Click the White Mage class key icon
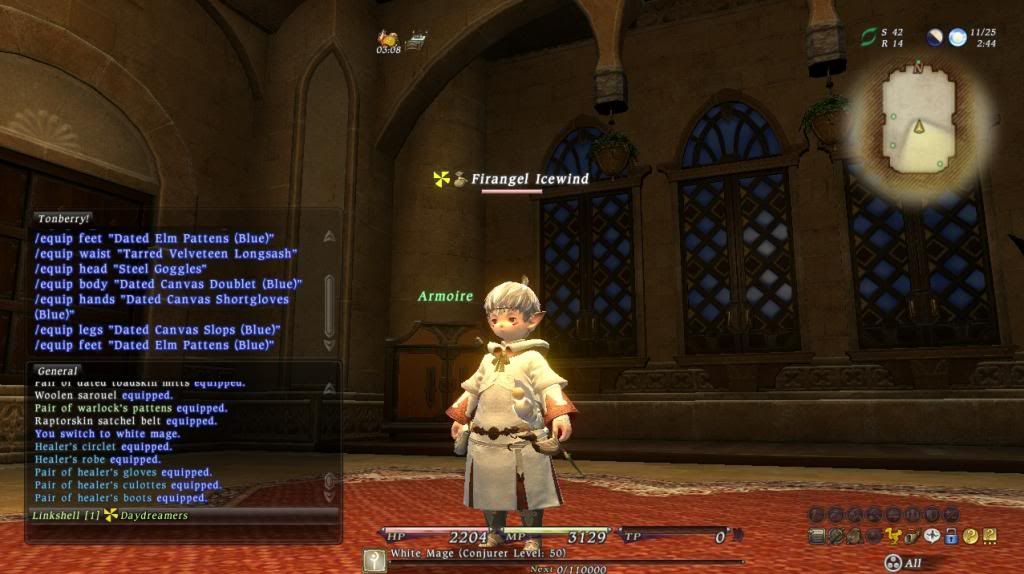This screenshot has width=1024, height=574. tap(374, 560)
